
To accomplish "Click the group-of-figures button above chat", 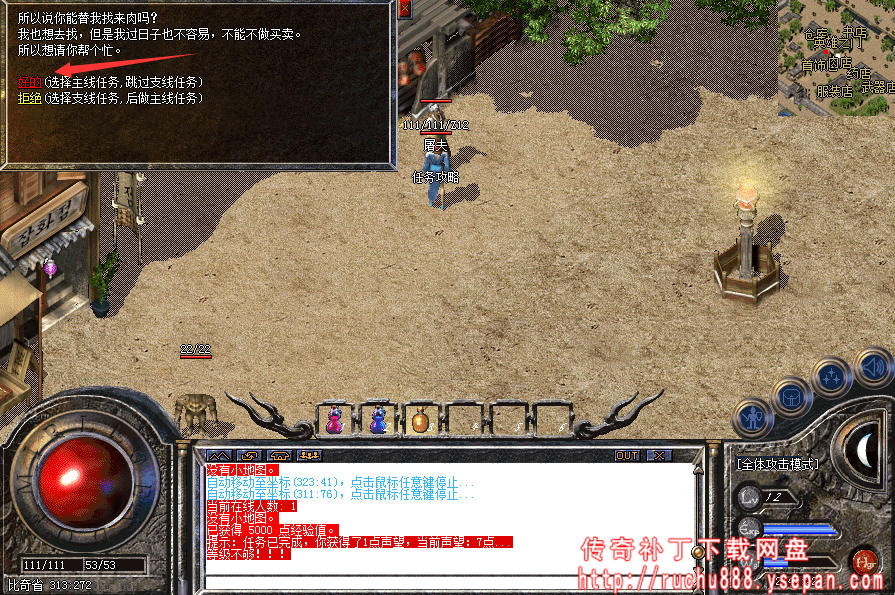I will coord(308,455).
